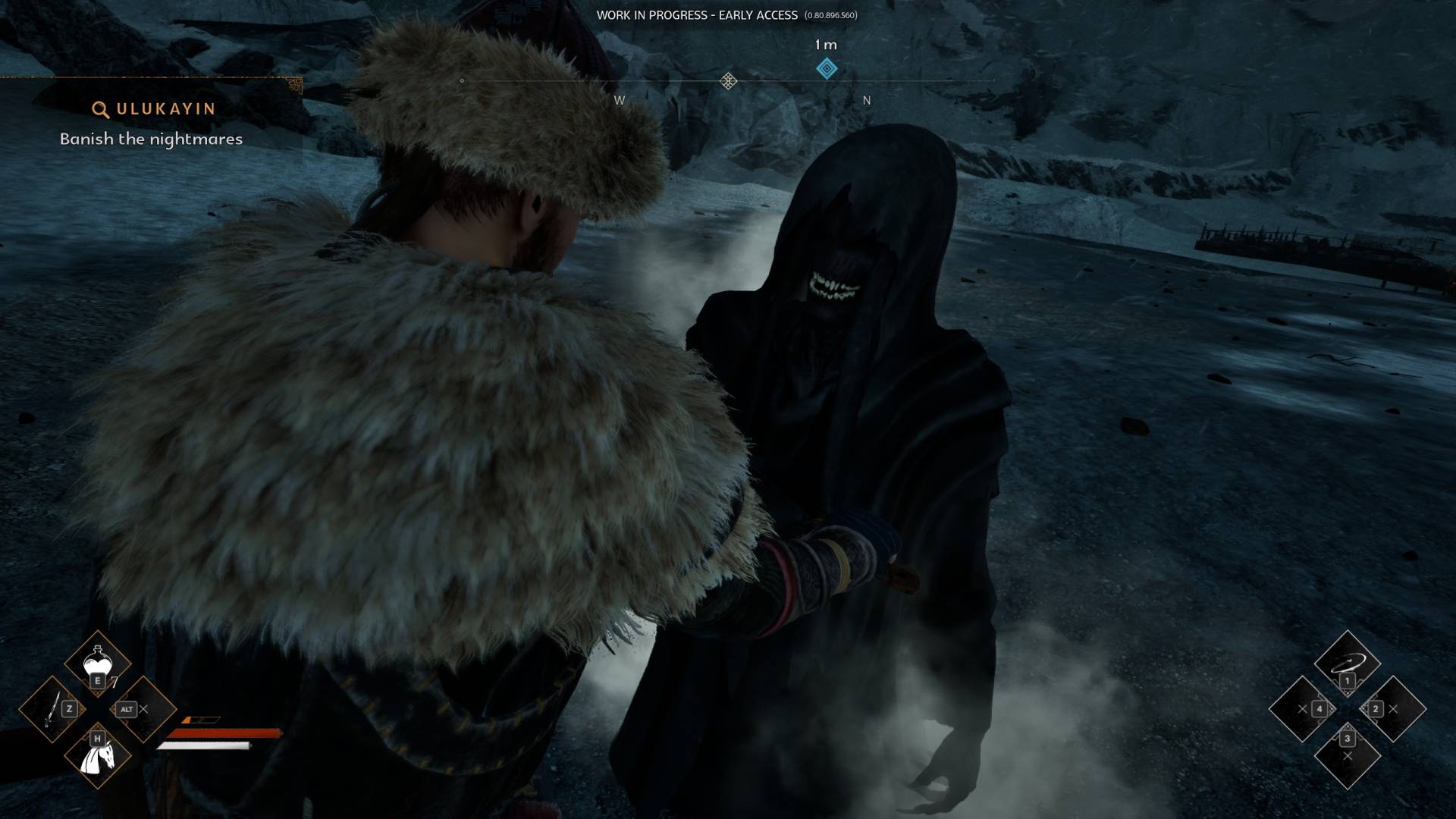Use the heart-shaped health potion slot
The width and height of the screenshot is (1456, 819).
coord(98,664)
